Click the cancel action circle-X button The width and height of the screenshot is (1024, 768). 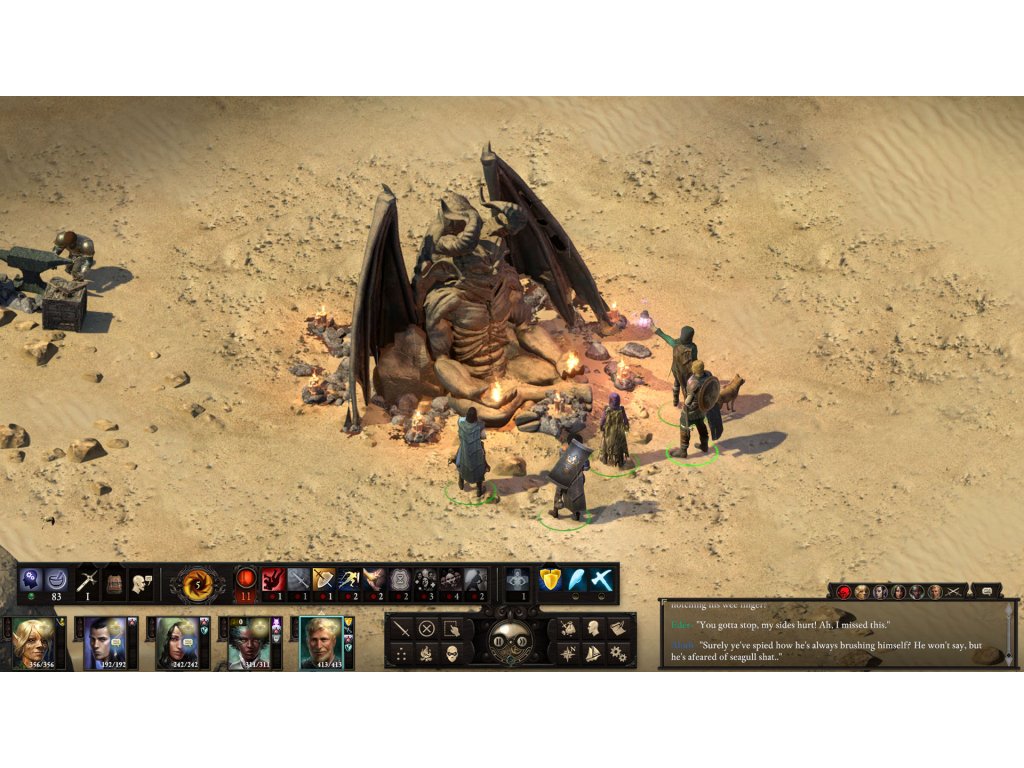point(427,629)
